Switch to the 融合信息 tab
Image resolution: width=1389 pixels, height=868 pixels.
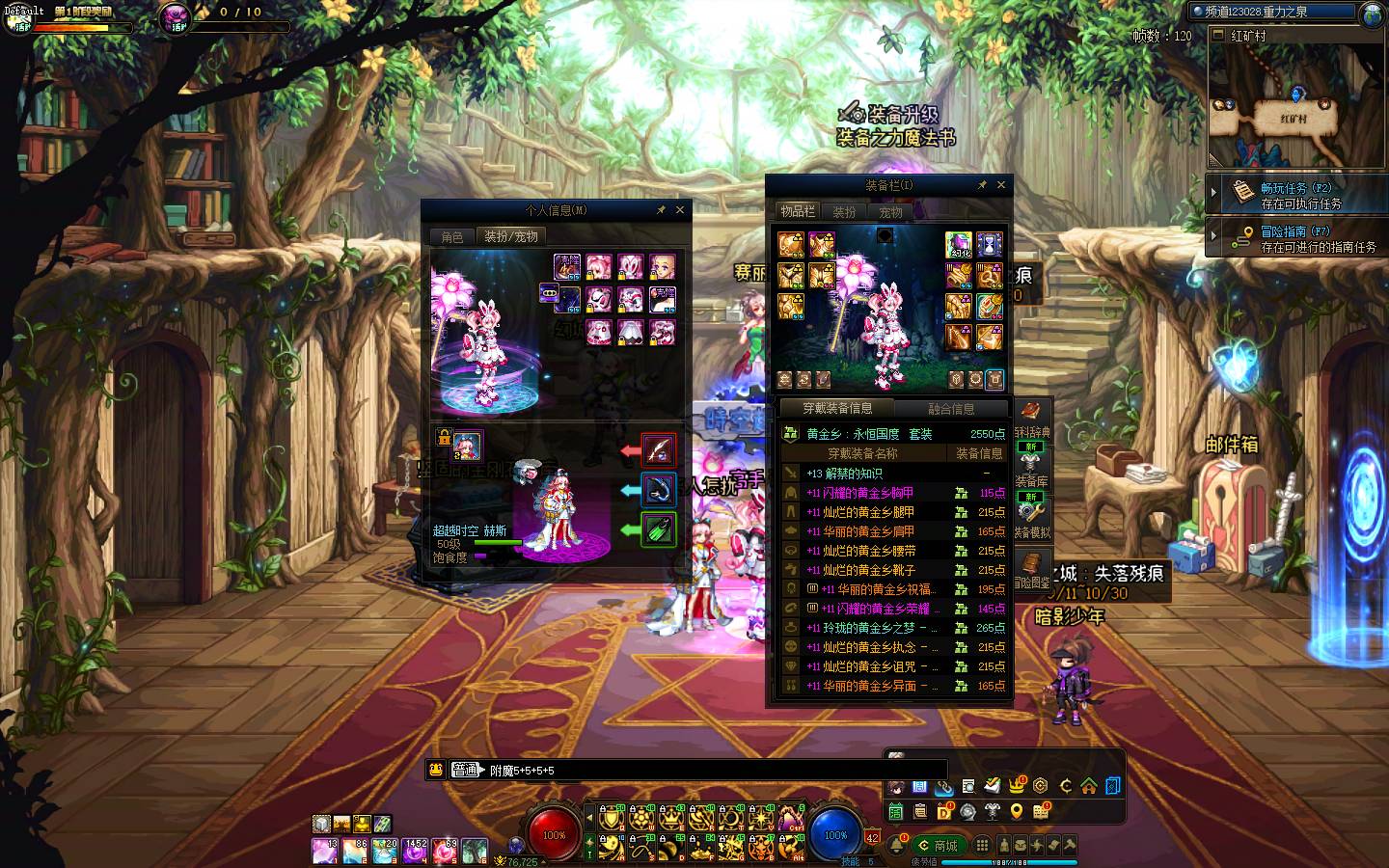pos(951,408)
